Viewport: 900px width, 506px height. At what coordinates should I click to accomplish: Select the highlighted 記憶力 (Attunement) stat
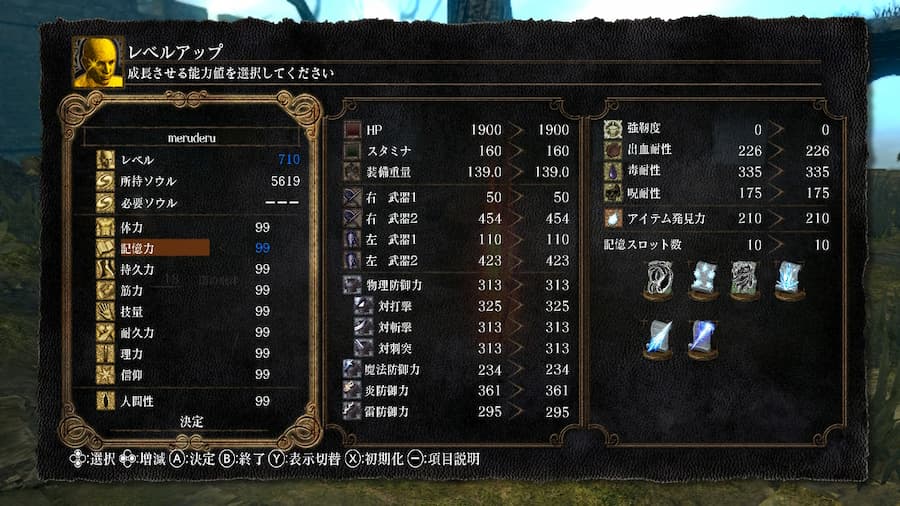(x=150, y=248)
